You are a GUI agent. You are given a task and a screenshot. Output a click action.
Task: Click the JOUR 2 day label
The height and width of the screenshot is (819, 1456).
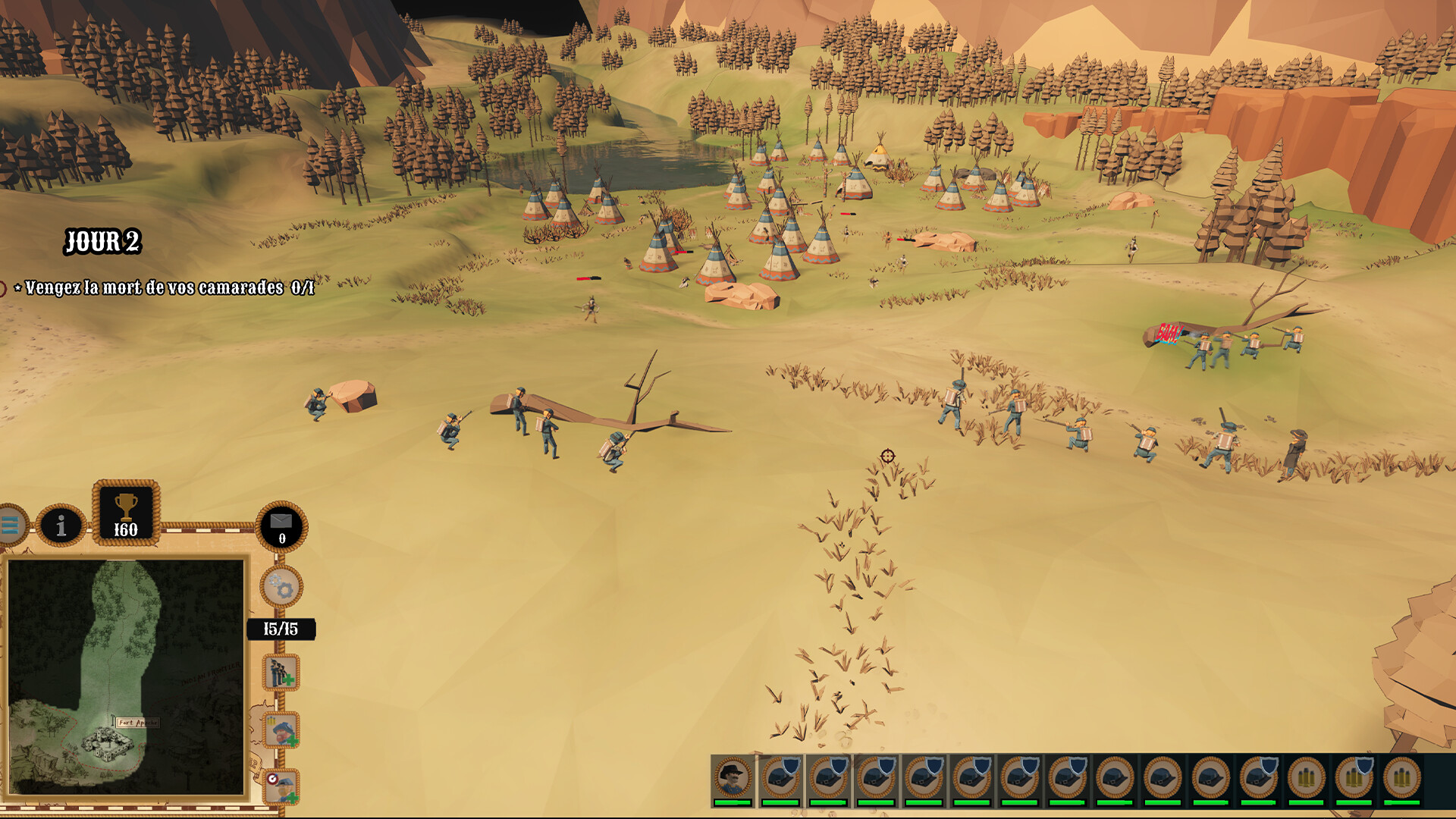tap(104, 241)
